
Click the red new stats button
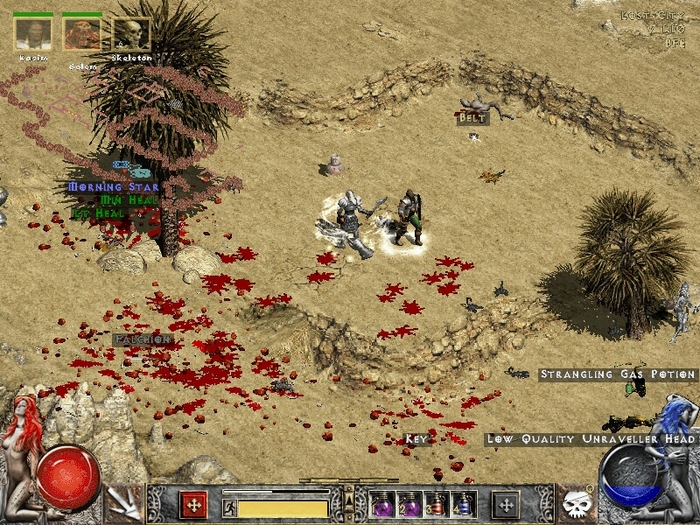tap(192, 503)
